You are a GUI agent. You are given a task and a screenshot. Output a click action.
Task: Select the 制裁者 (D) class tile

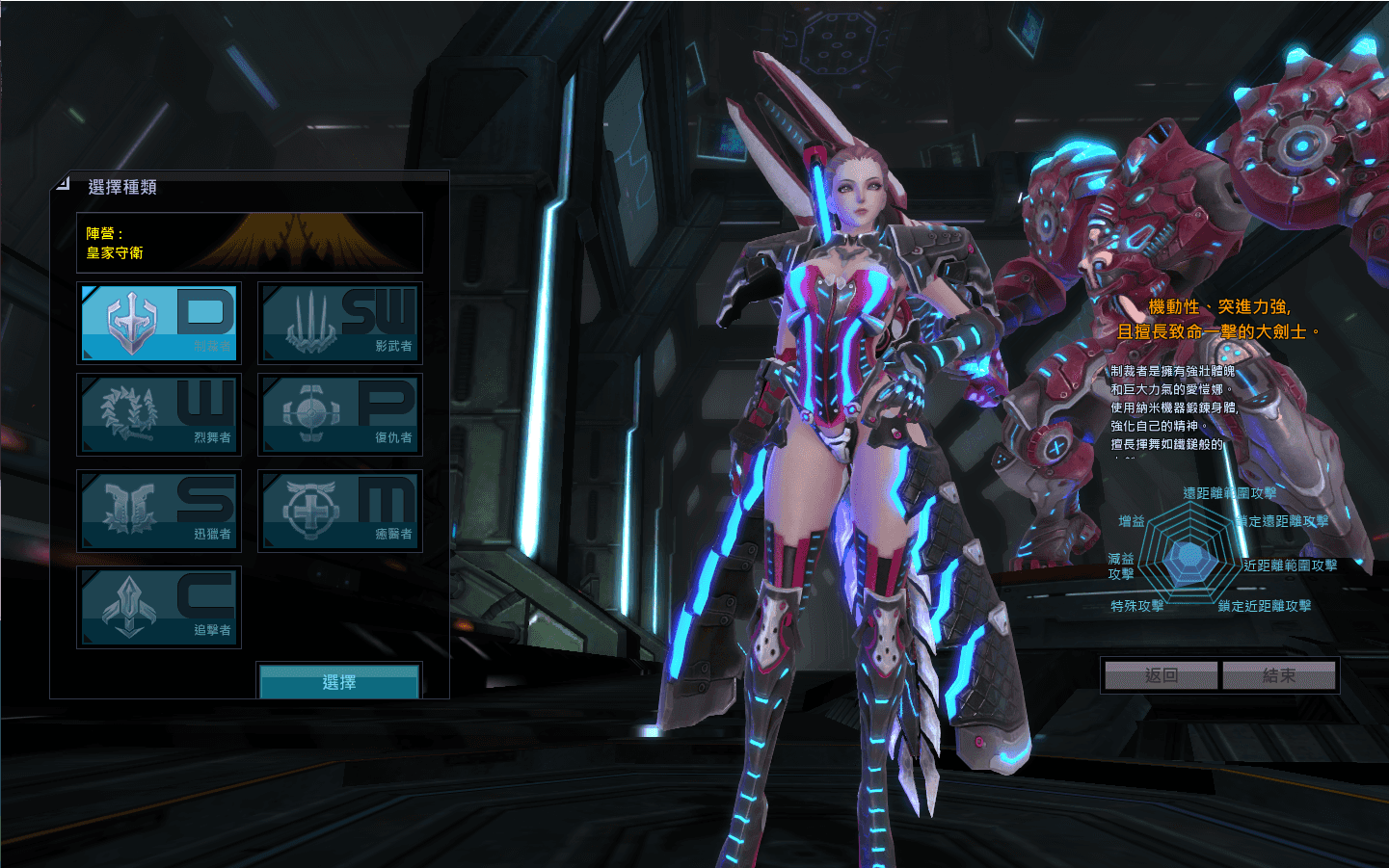159,323
